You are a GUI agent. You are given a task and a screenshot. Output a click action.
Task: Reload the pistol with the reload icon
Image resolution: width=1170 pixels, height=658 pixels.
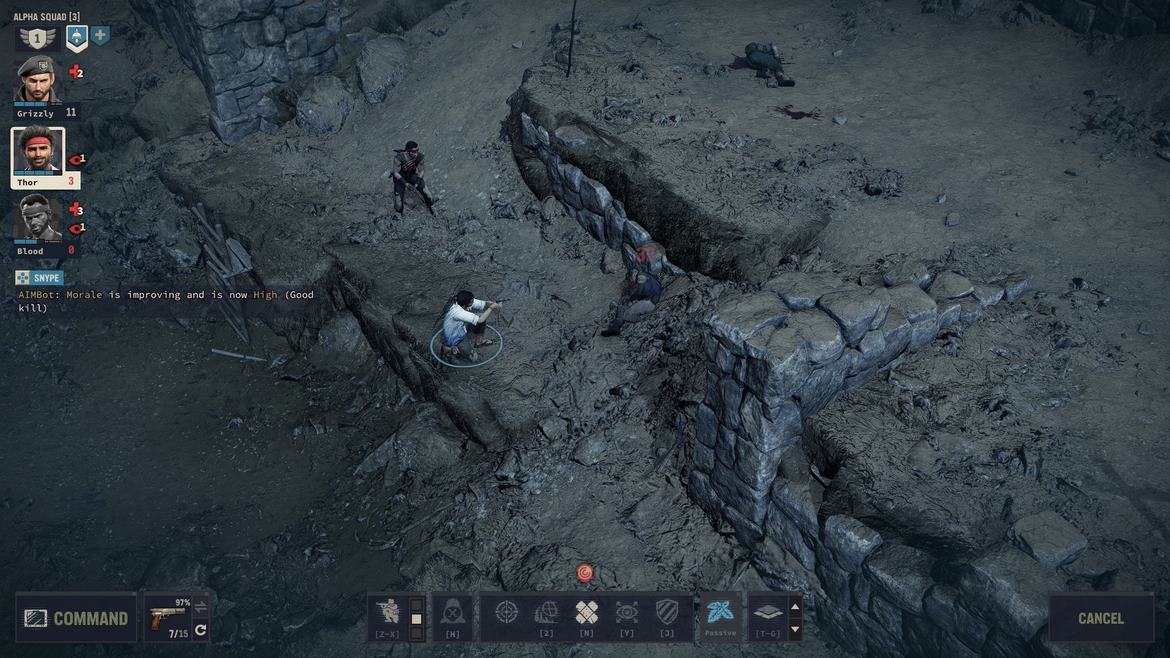point(201,630)
